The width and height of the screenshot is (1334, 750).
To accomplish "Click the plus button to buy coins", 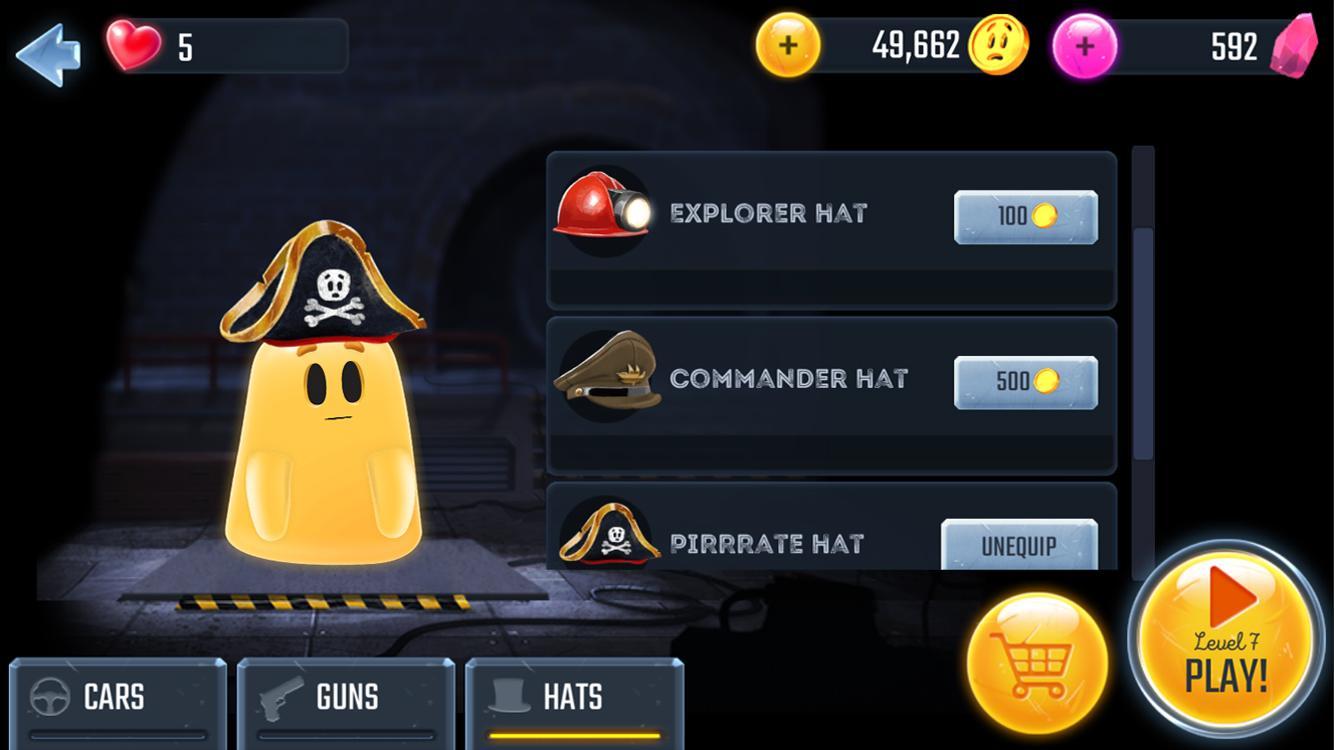I will coord(787,43).
